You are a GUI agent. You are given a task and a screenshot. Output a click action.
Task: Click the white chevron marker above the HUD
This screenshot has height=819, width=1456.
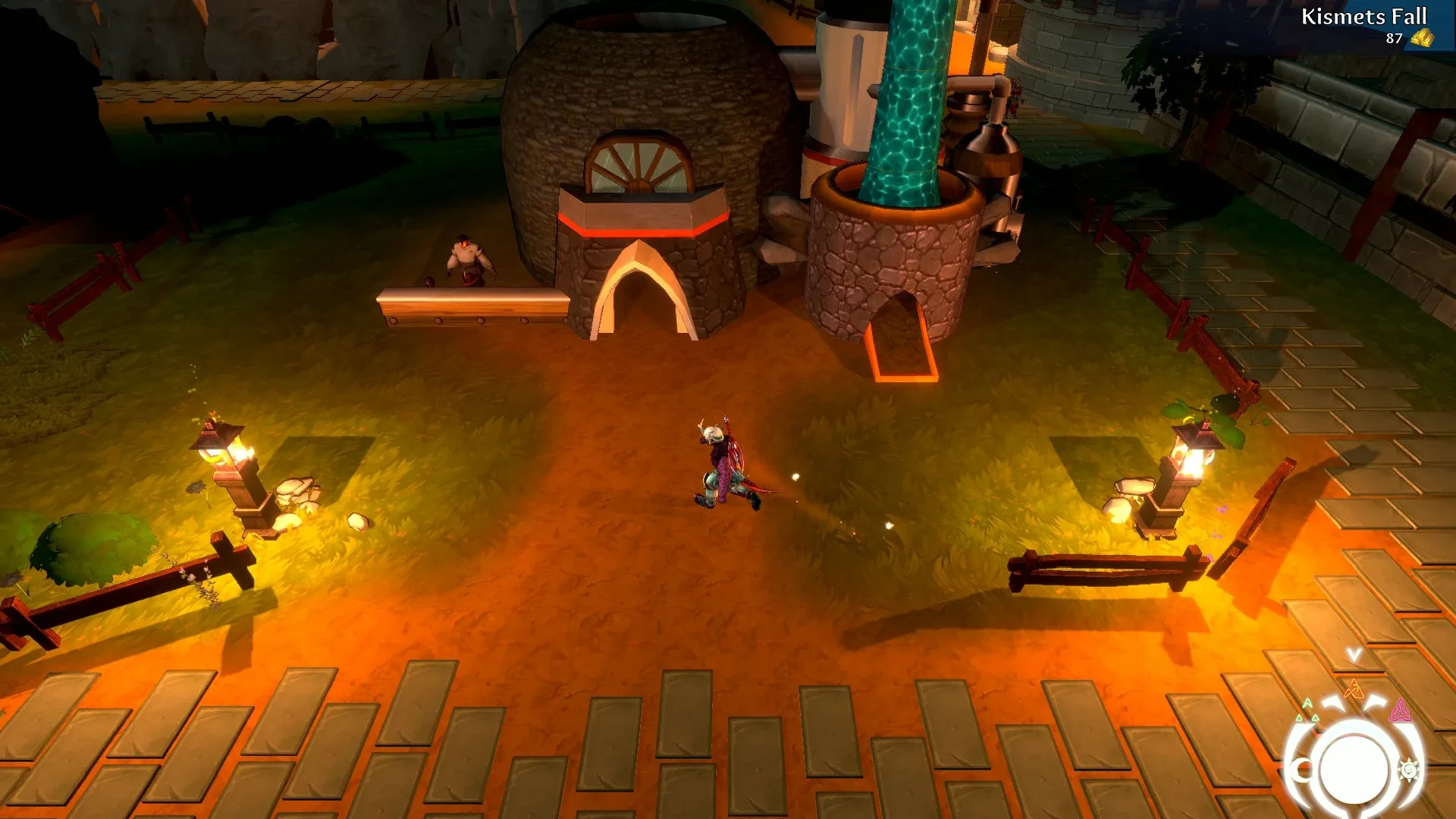(x=1353, y=654)
